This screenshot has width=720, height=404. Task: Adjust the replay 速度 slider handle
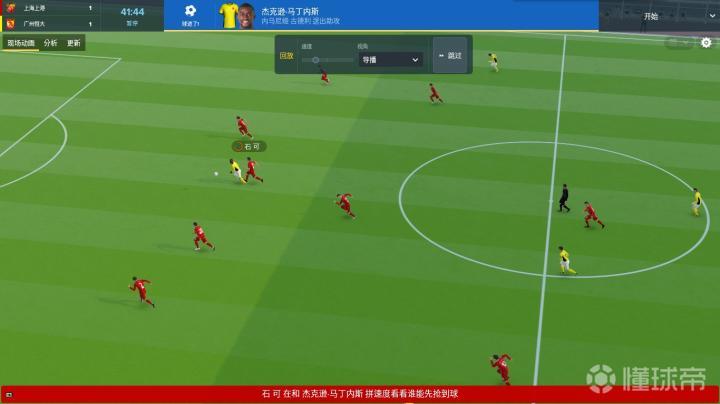(315, 60)
